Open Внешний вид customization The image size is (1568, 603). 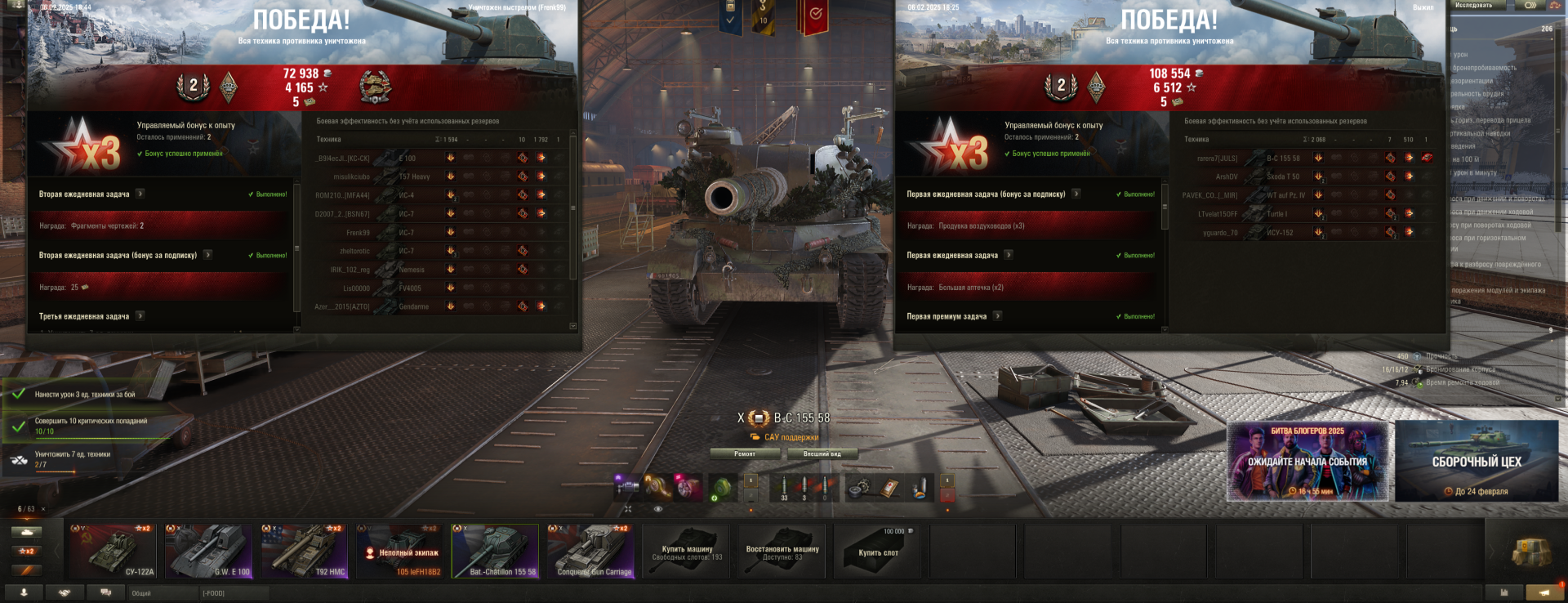822,453
